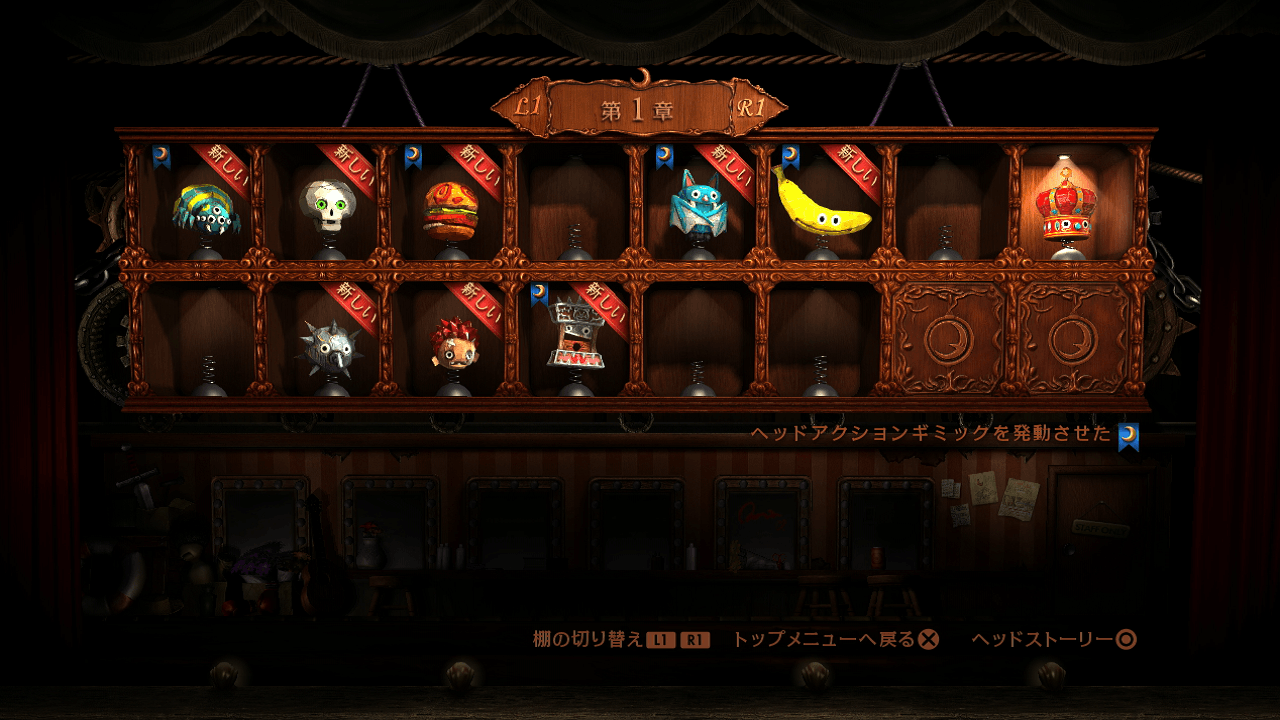Viewport: 1280px width, 720px height.
Task: Pick the hamburger head
Action: point(450,209)
